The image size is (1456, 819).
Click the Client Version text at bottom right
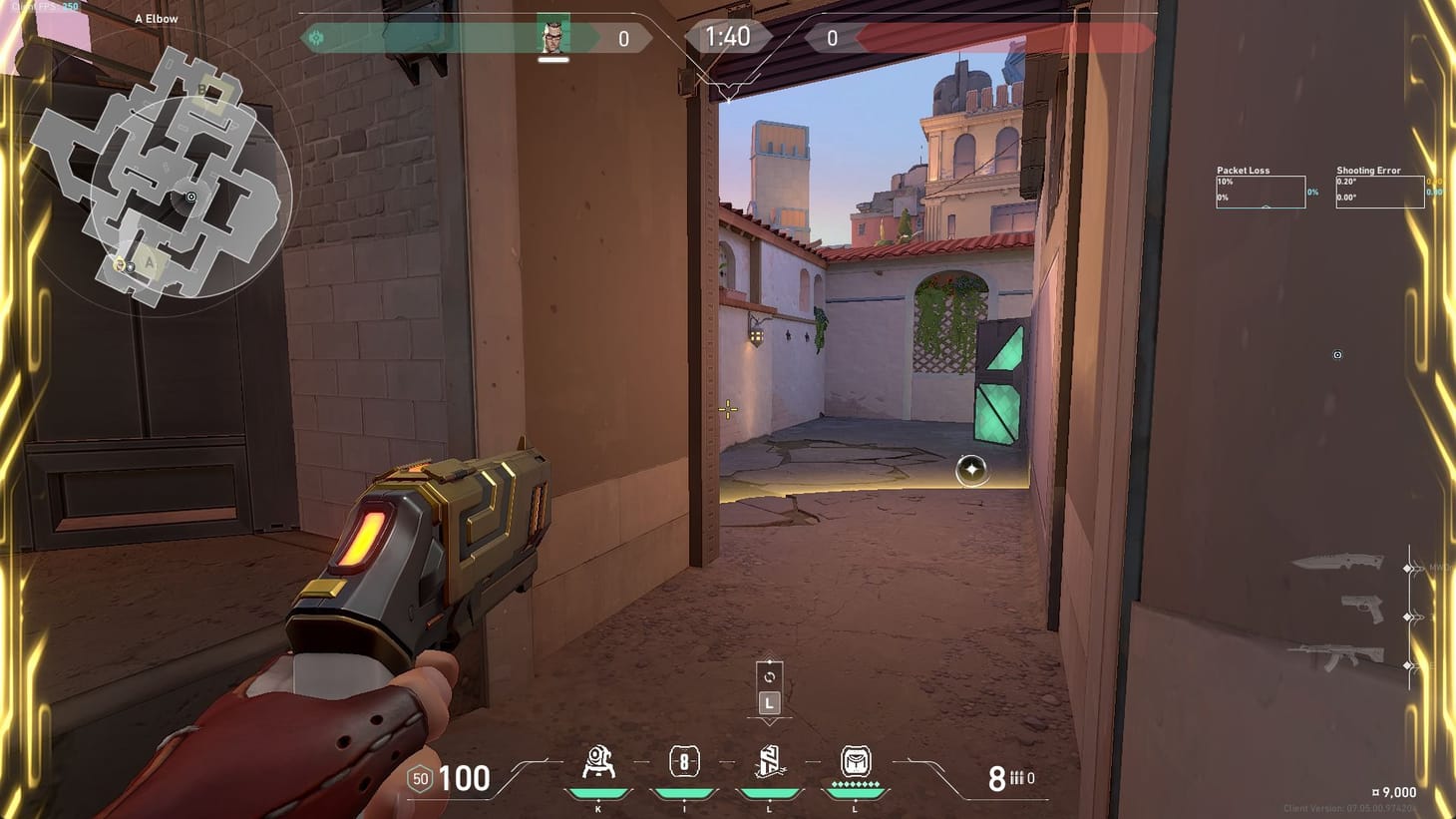(x=1350, y=809)
